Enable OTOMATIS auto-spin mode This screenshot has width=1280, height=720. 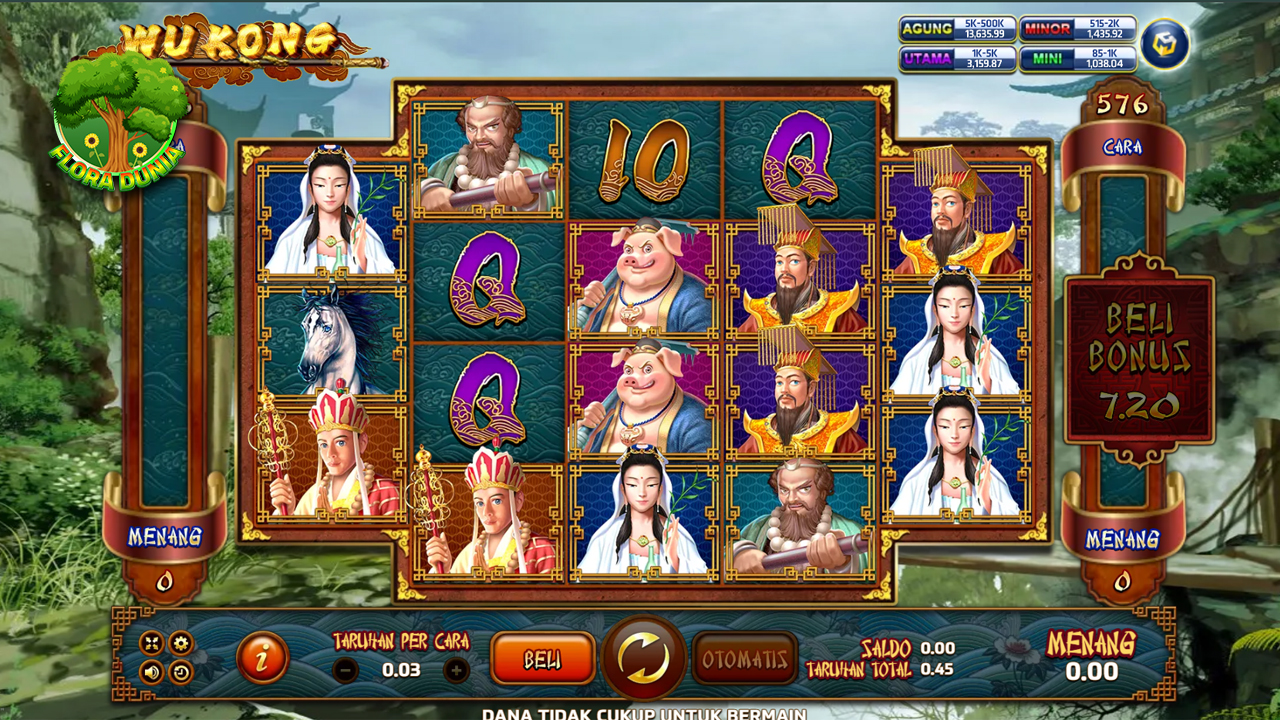tap(746, 660)
